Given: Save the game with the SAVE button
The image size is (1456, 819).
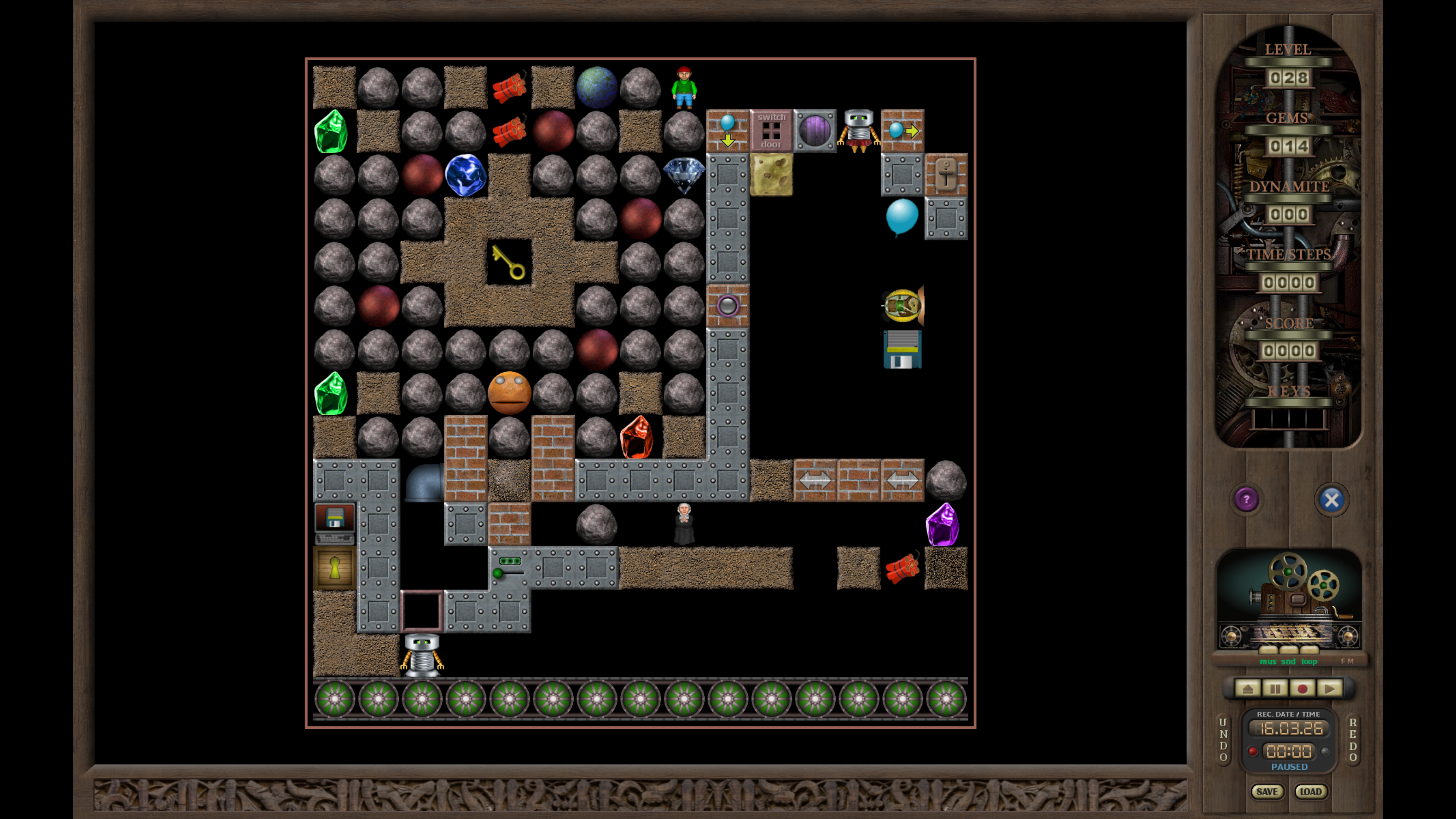Looking at the screenshot, I should 1267,792.
